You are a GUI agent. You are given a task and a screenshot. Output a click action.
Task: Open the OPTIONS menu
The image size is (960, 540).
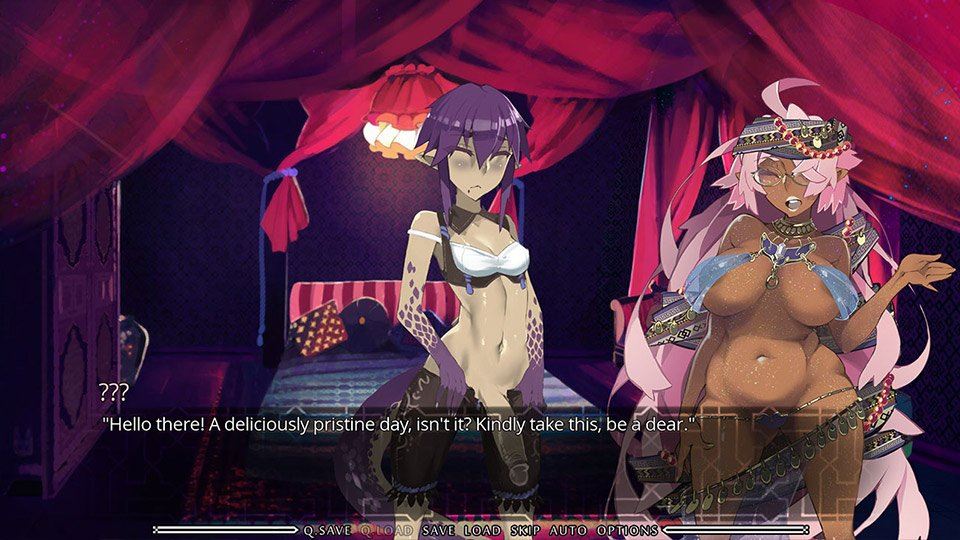click(x=627, y=530)
